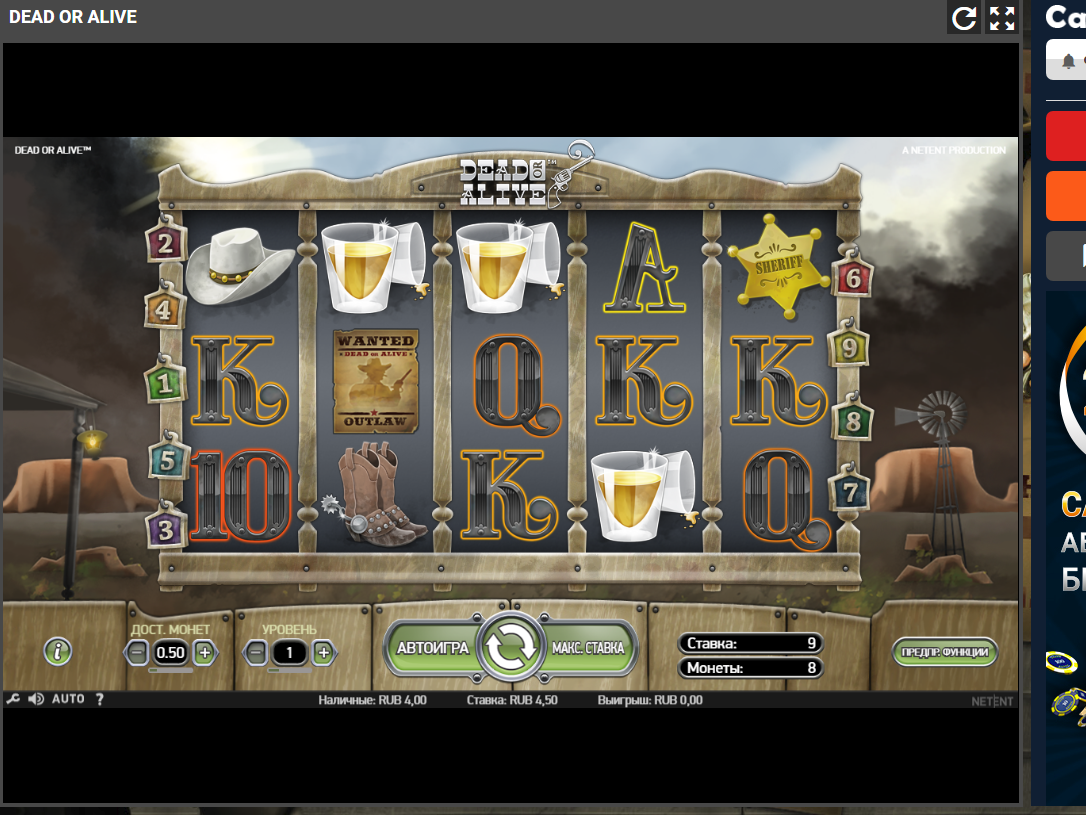The height and width of the screenshot is (815, 1086).
Task: Open Предпр. Функции advanced options
Action: point(944,653)
